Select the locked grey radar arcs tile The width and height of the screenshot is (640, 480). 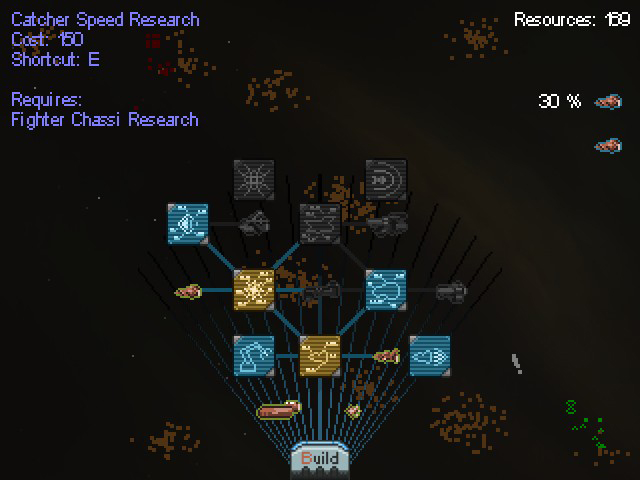pos(386,179)
